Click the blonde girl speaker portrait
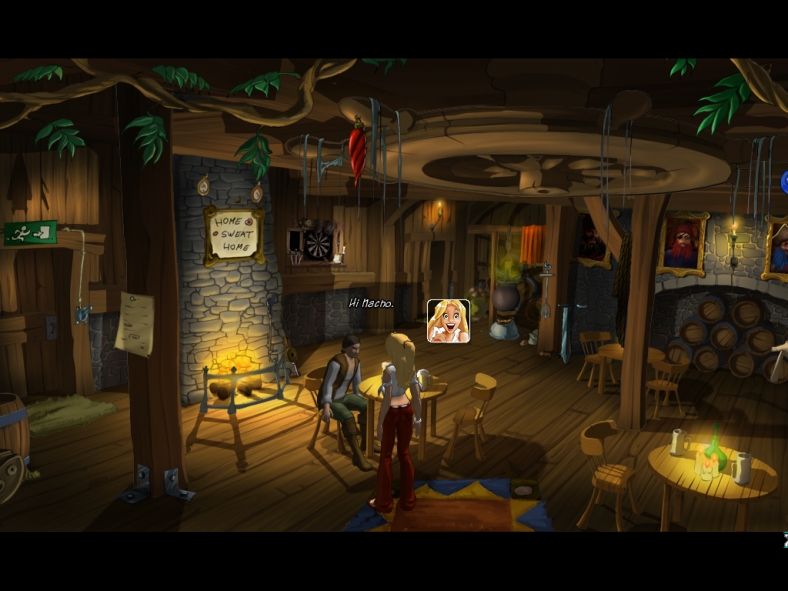The image size is (788, 591). [448, 321]
